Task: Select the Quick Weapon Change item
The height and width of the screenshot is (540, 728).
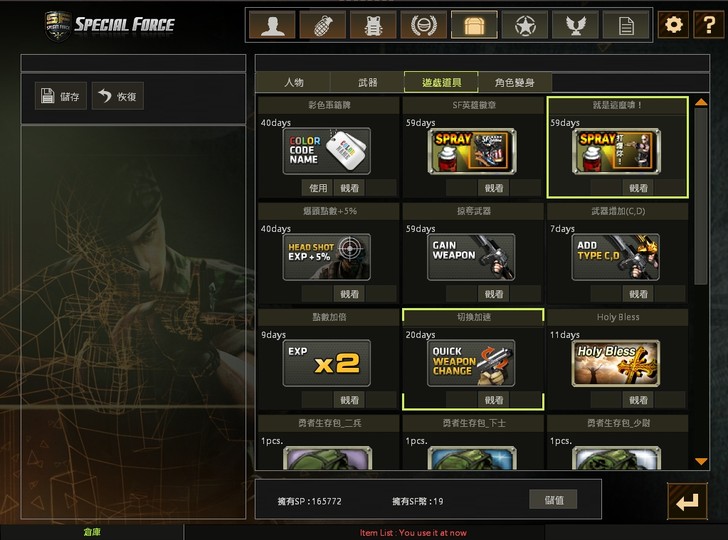Action: pyautogui.click(x=471, y=363)
